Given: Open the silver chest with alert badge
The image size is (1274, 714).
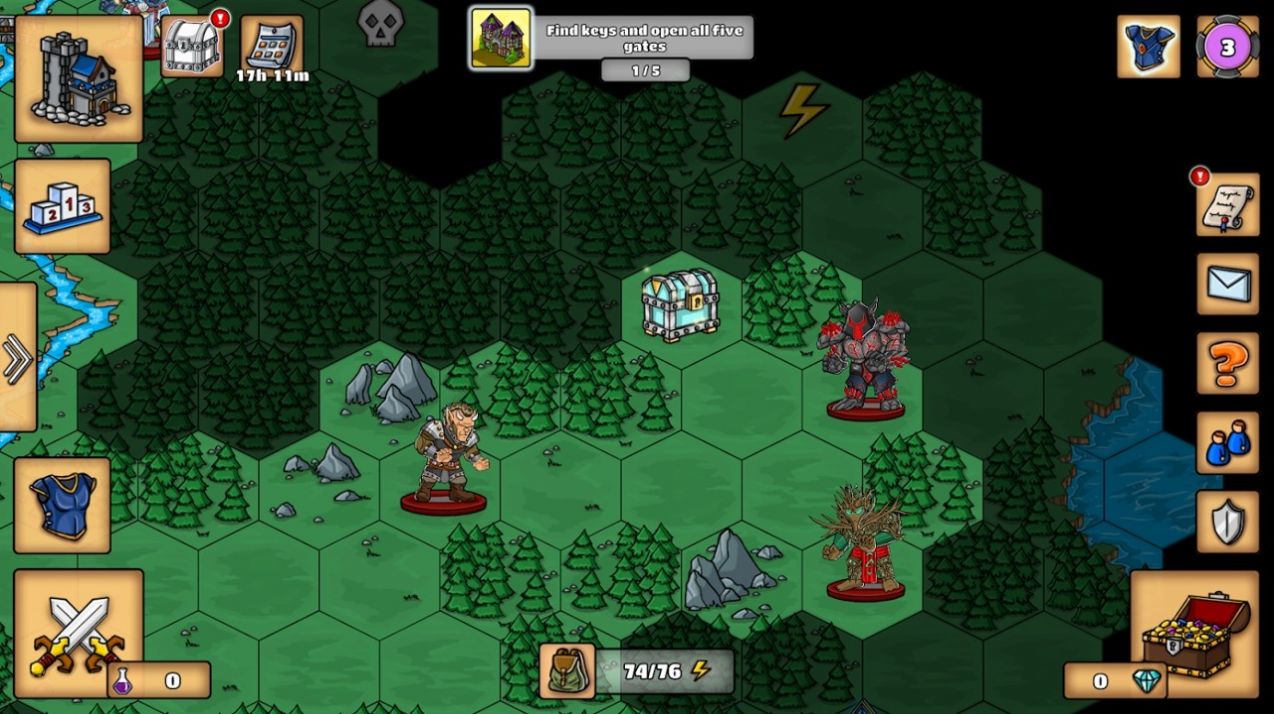Looking at the screenshot, I should (191, 45).
